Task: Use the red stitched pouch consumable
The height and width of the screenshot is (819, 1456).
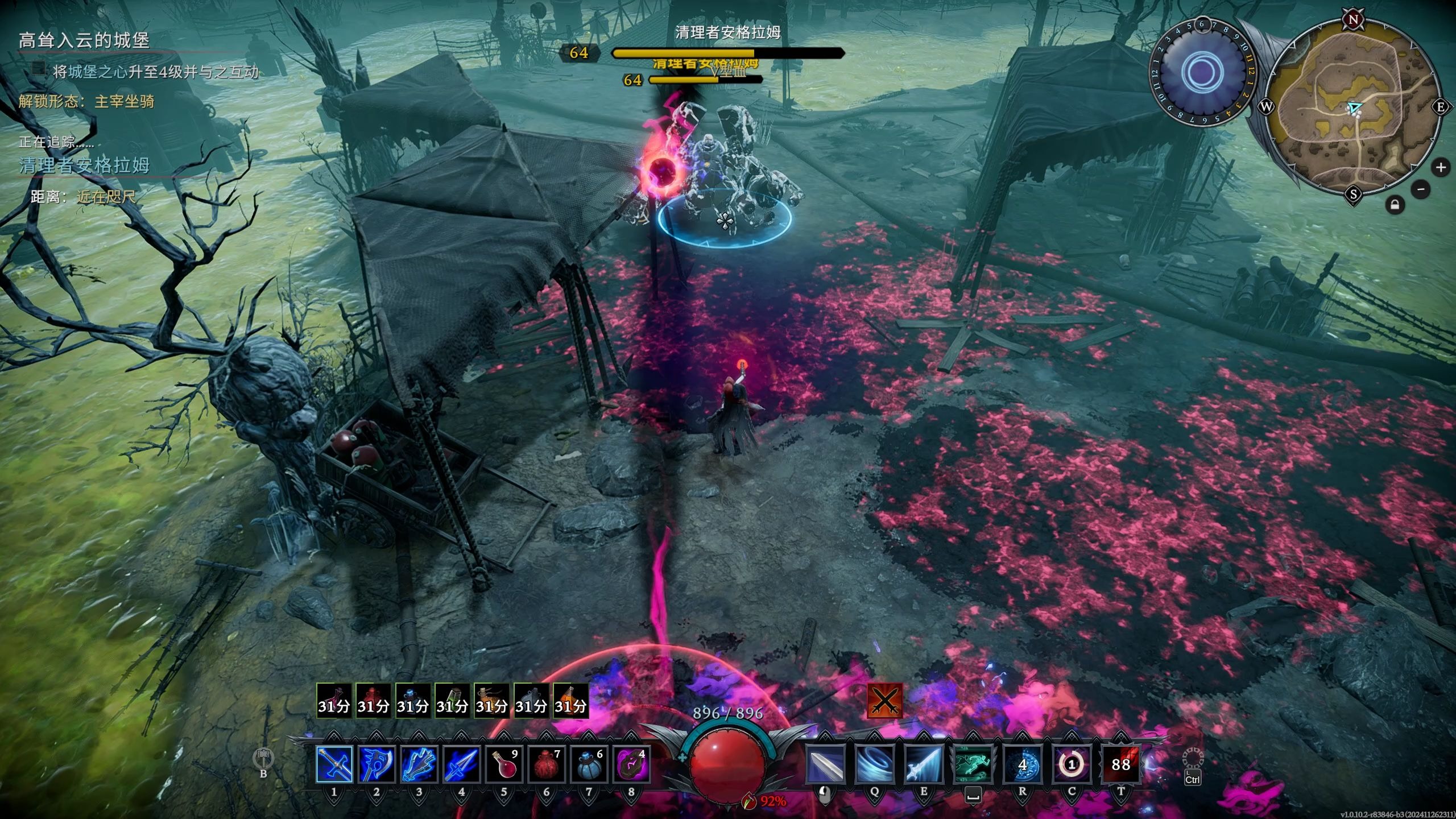Action: tap(546, 764)
